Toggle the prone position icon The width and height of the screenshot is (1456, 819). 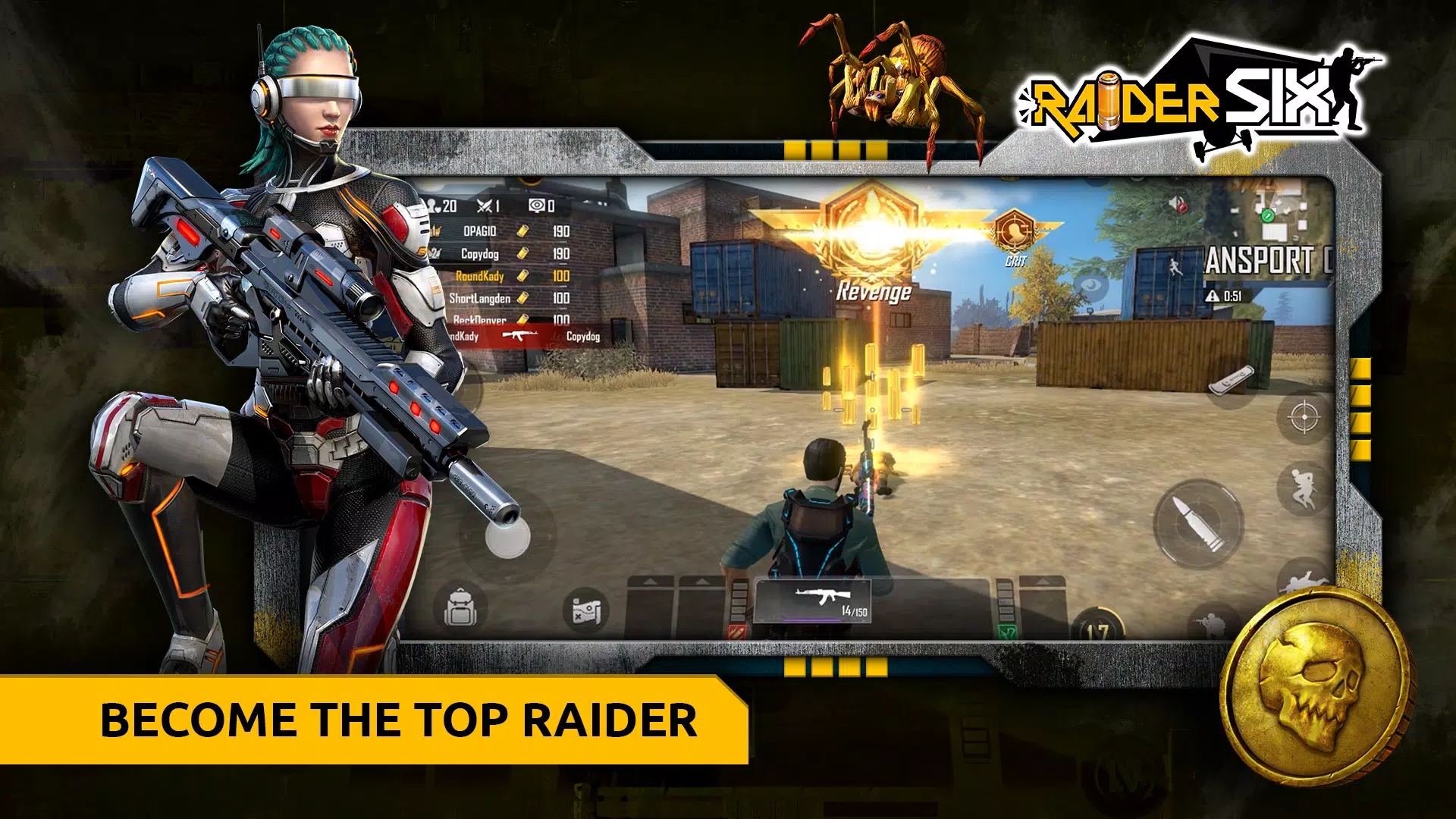1306,580
